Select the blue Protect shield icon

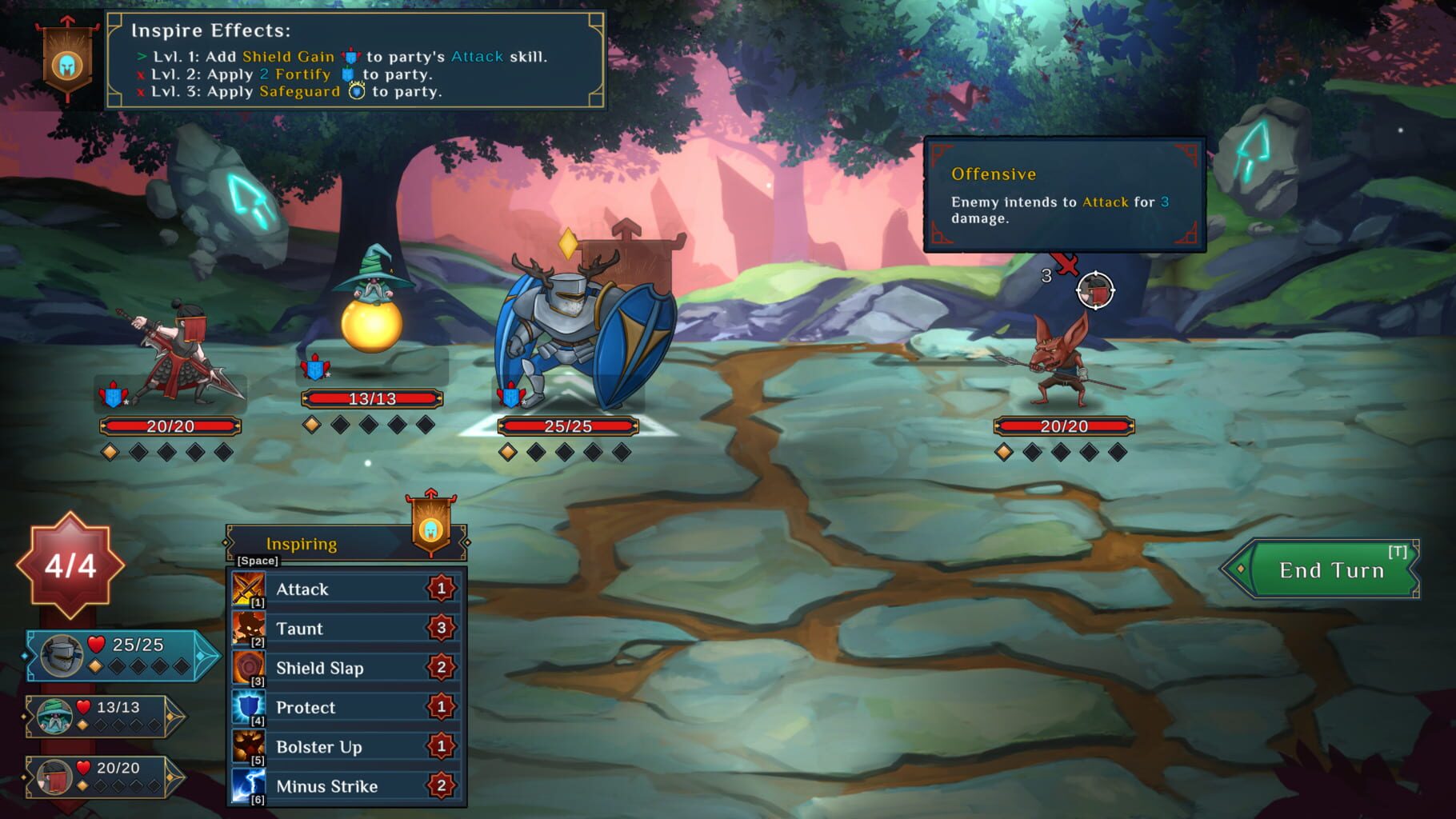[x=248, y=707]
